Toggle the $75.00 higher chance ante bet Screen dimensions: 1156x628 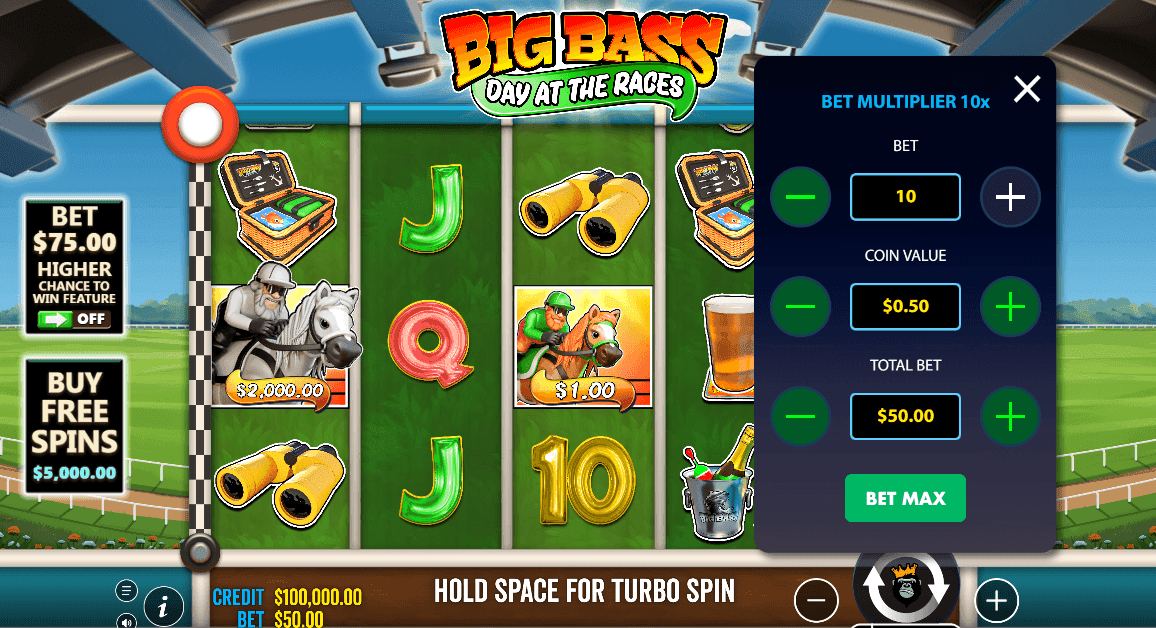(x=74, y=319)
